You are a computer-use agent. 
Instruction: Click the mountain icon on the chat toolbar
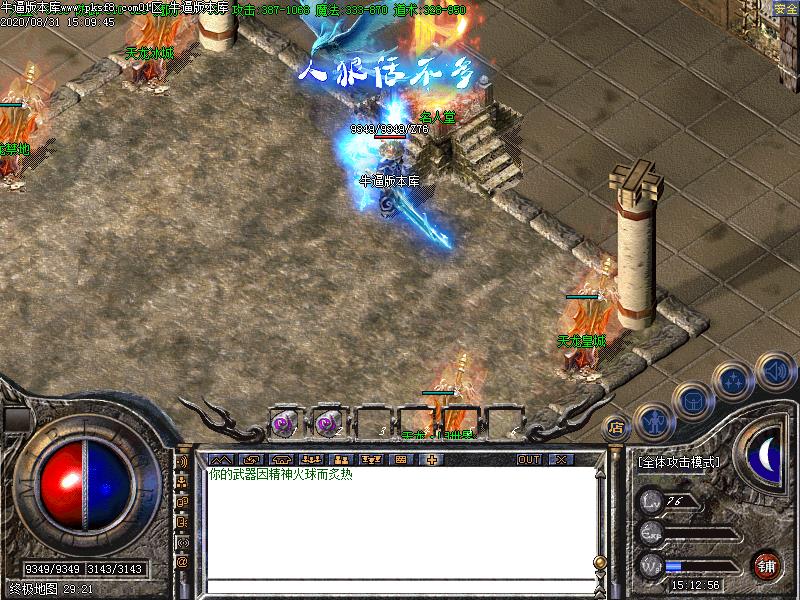pyautogui.click(x=219, y=459)
